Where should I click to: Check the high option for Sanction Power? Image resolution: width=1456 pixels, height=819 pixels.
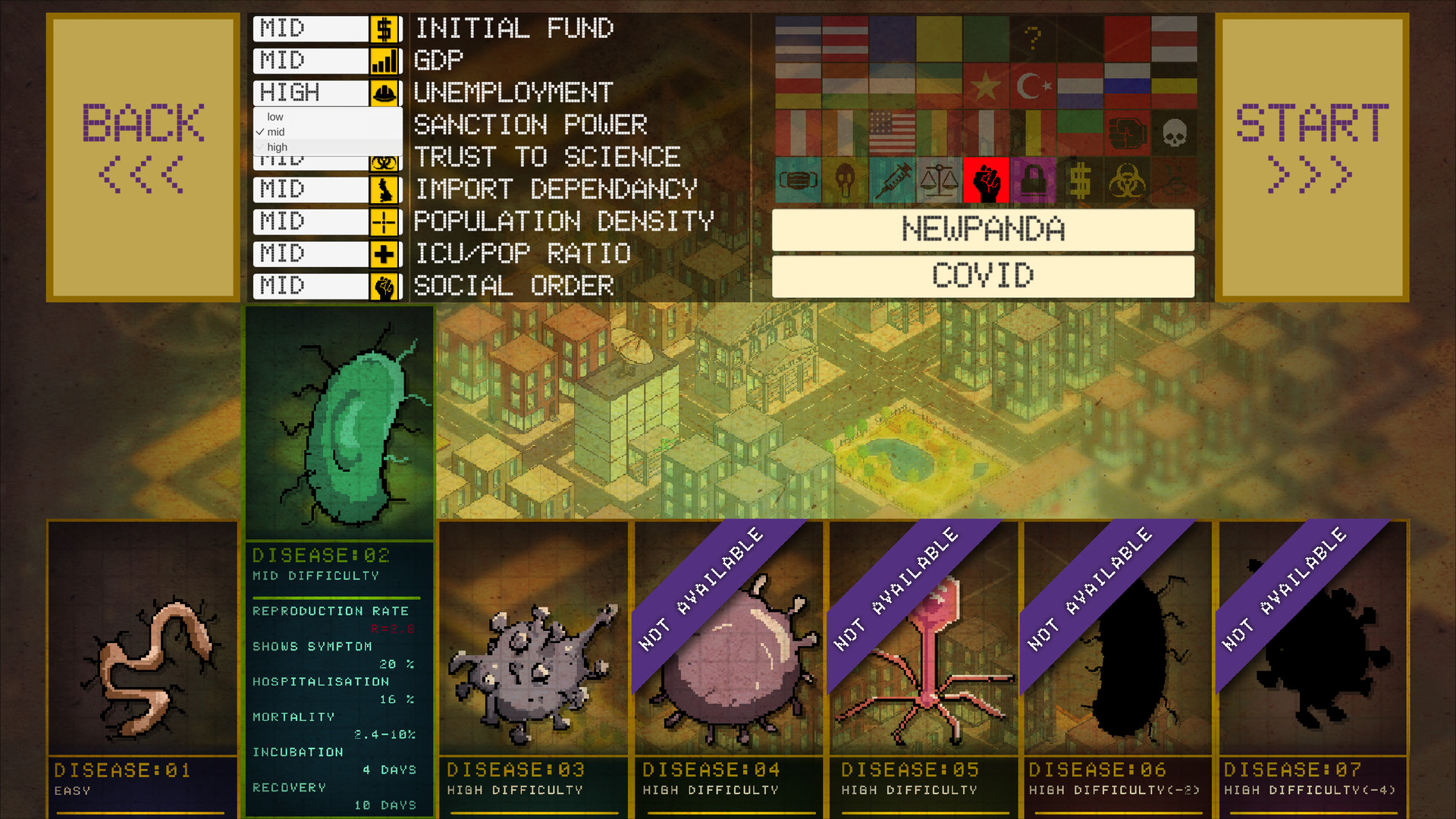[x=275, y=146]
